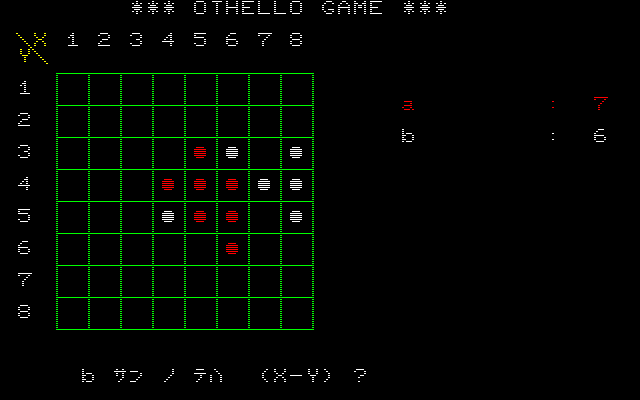
Task: Choose the white disc at column 4, row 5
Action: (168, 216)
